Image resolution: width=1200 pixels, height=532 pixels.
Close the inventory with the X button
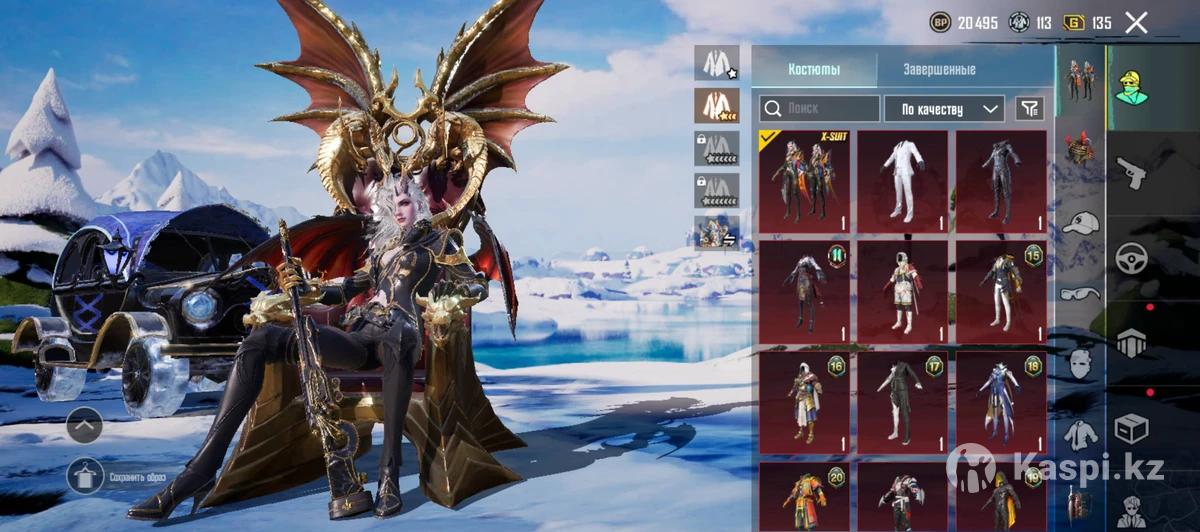click(1136, 23)
